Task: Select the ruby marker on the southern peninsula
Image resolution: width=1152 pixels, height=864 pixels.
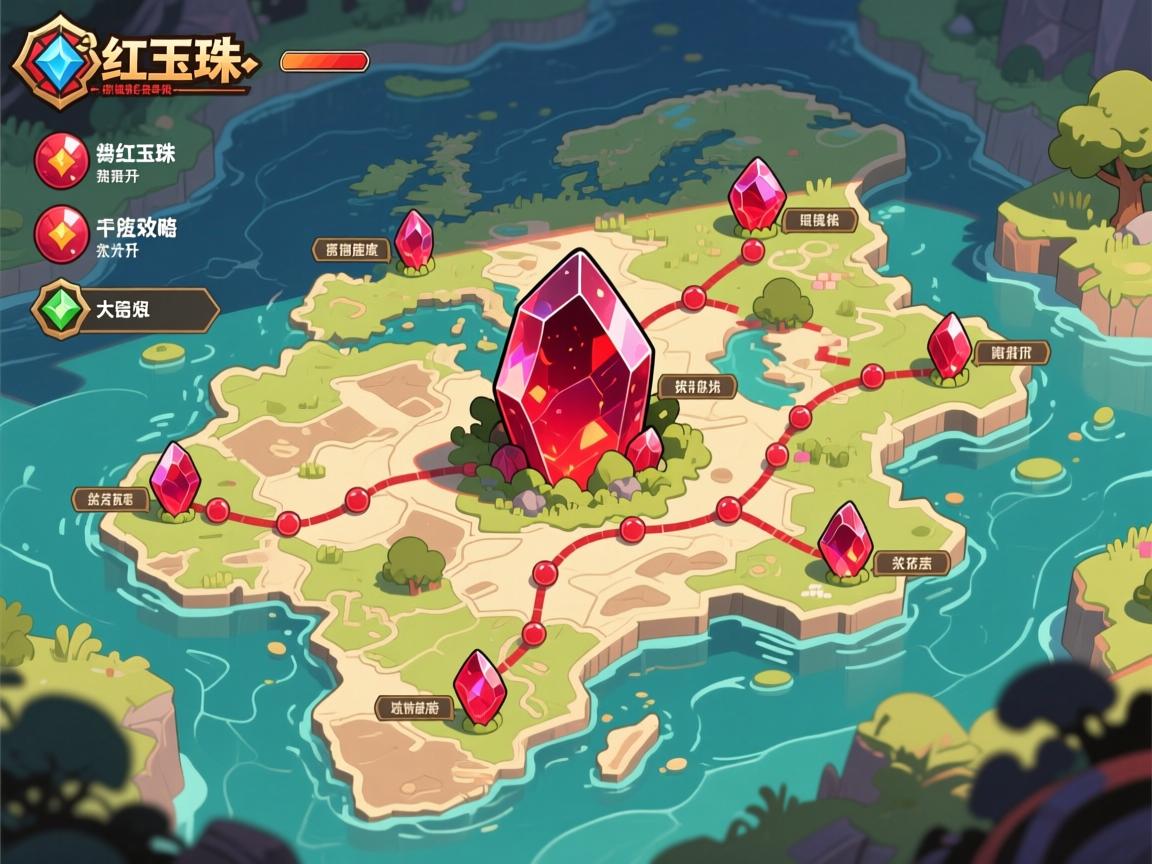Action: [x=479, y=687]
